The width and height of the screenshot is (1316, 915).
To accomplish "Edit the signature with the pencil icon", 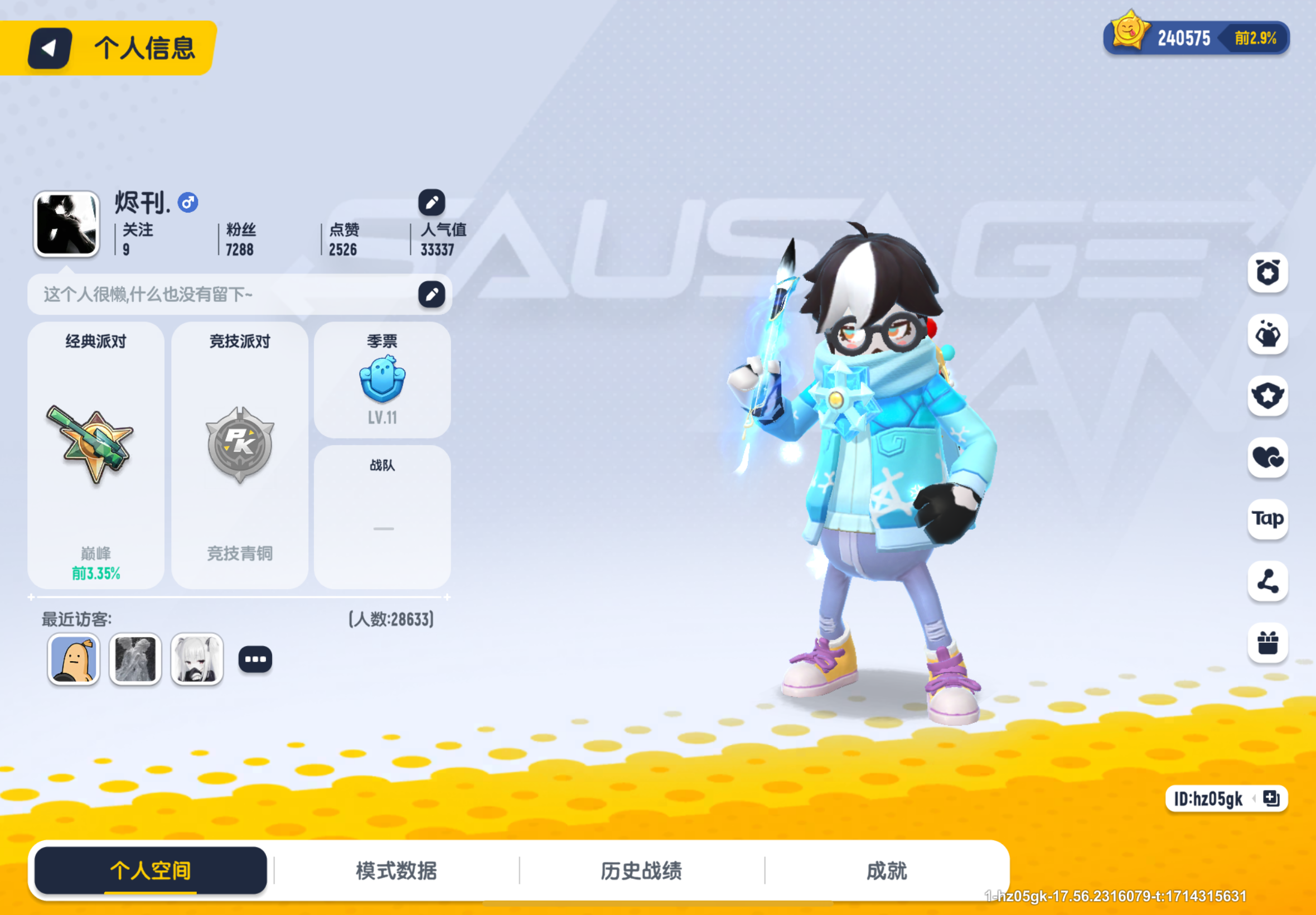I will (x=433, y=293).
